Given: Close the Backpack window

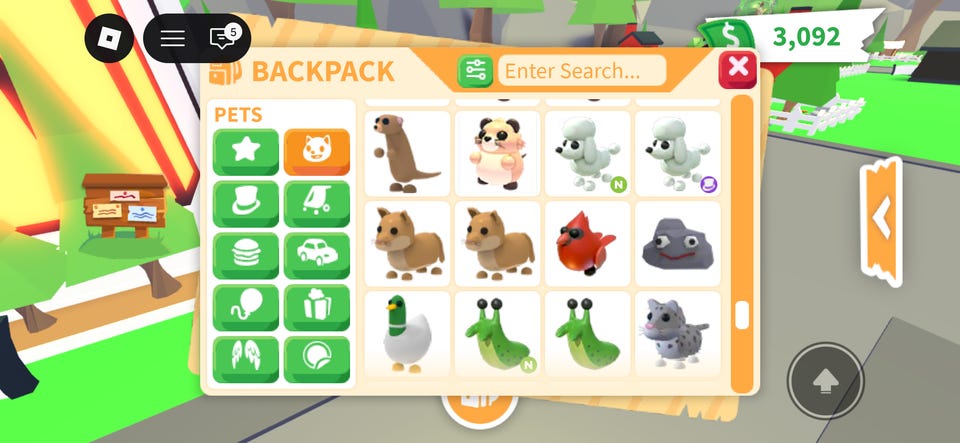Looking at the screenshot, I should (738, 69).
